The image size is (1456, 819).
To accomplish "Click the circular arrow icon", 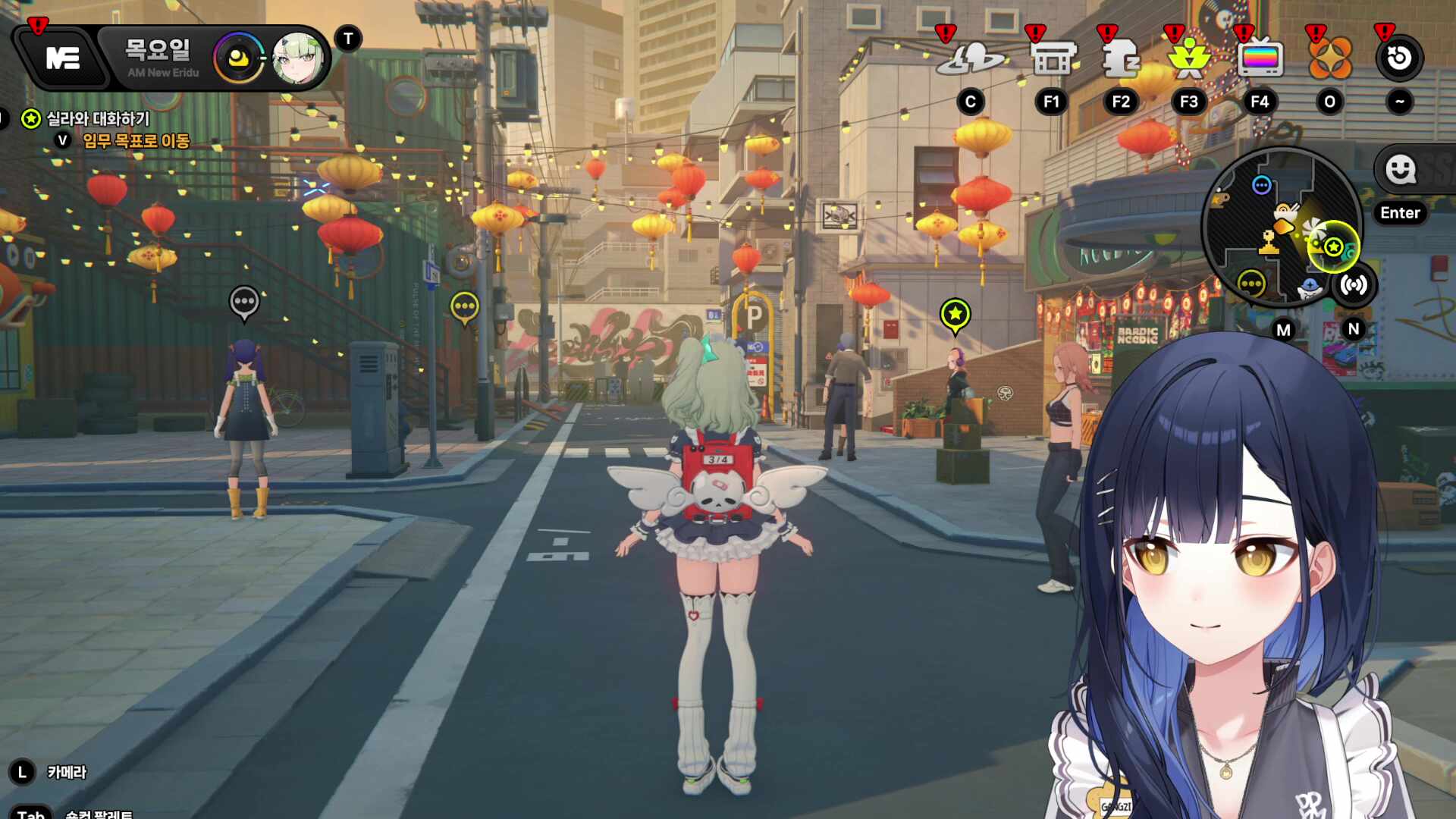I will 1399,59.
